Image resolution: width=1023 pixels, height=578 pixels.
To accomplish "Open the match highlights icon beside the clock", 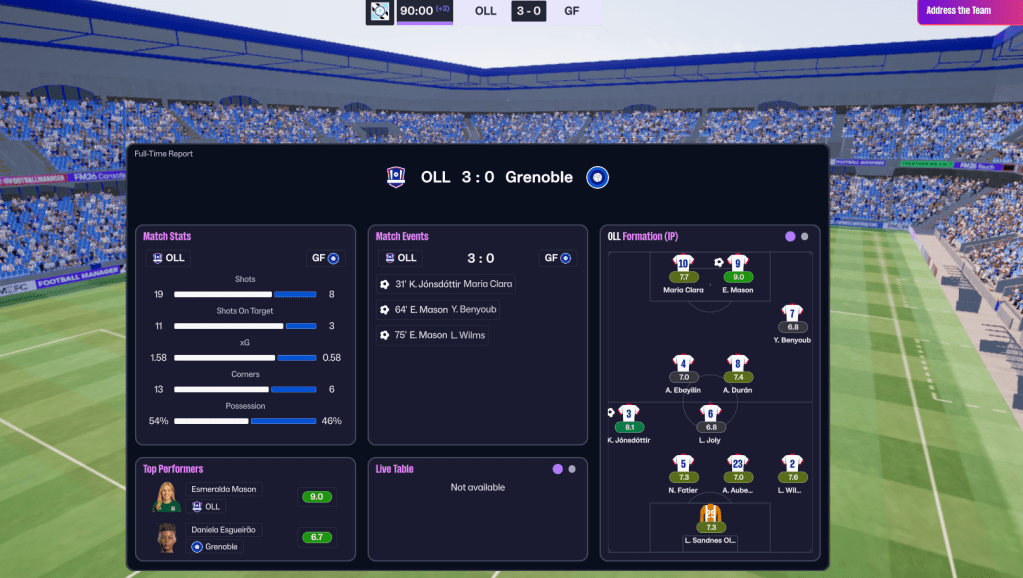I will (x=380, y=12).
